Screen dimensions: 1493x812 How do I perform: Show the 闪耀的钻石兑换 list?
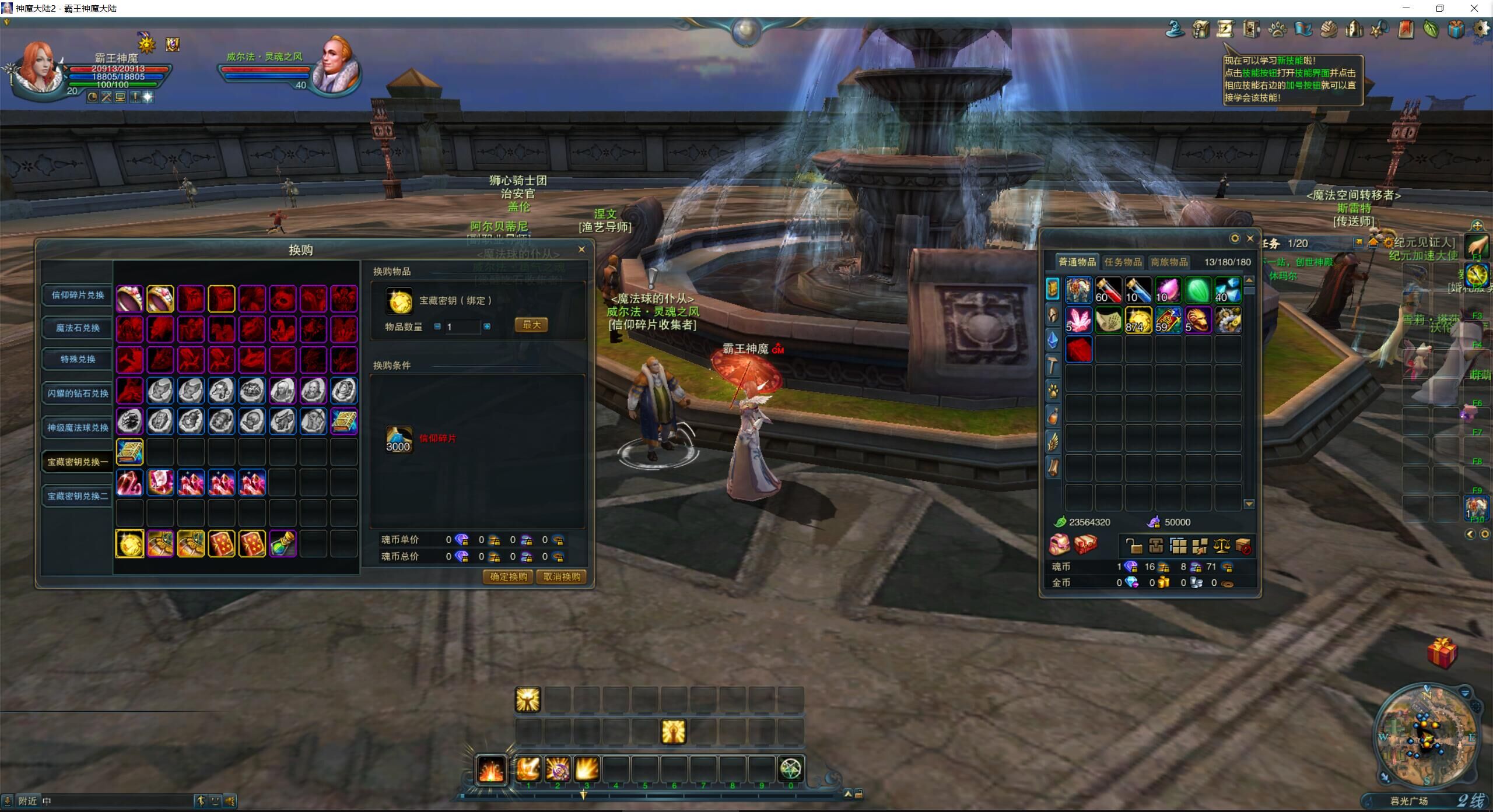pos(78,393)
